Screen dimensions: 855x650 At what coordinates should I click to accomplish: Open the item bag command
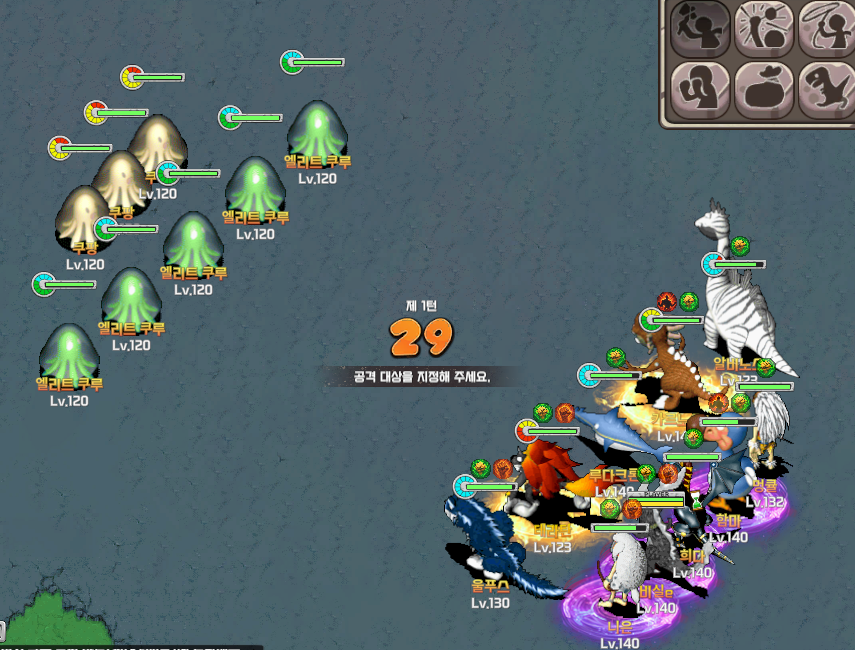[x=763, y=88]
